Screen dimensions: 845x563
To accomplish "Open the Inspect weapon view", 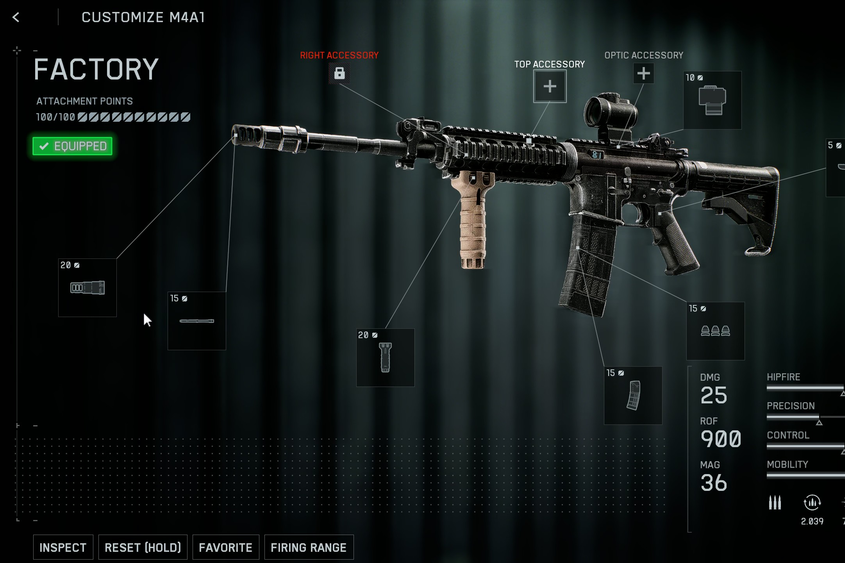I will pyautogui.click(x=64, y=547).
